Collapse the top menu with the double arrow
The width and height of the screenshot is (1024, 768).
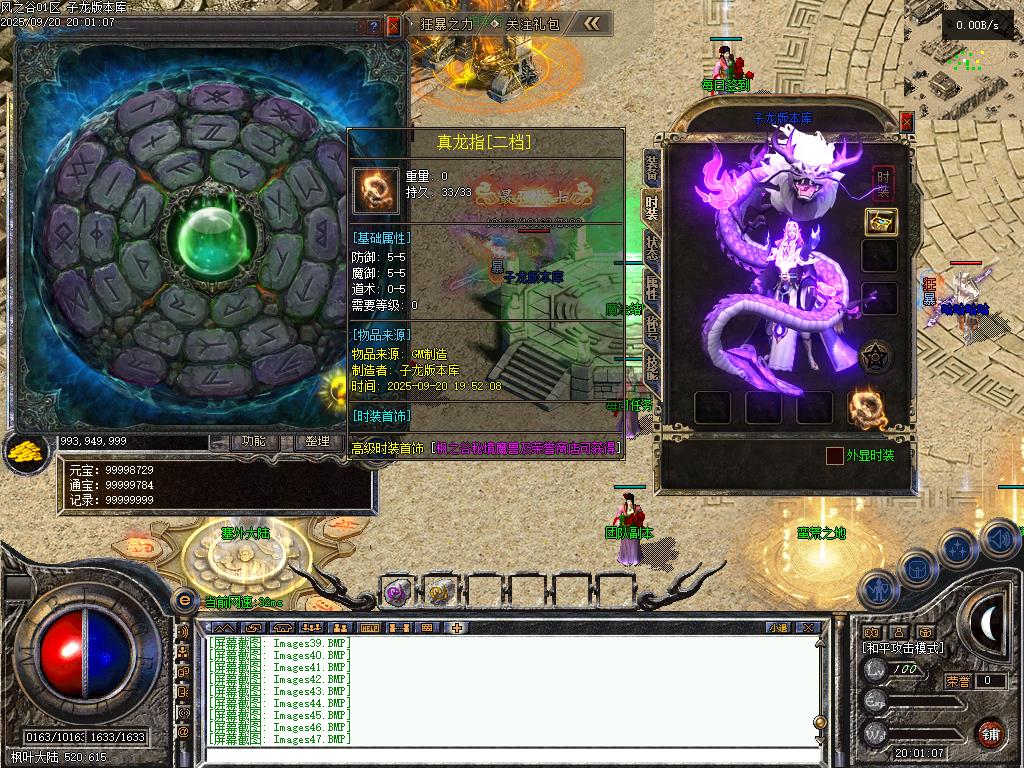(593, 24)
